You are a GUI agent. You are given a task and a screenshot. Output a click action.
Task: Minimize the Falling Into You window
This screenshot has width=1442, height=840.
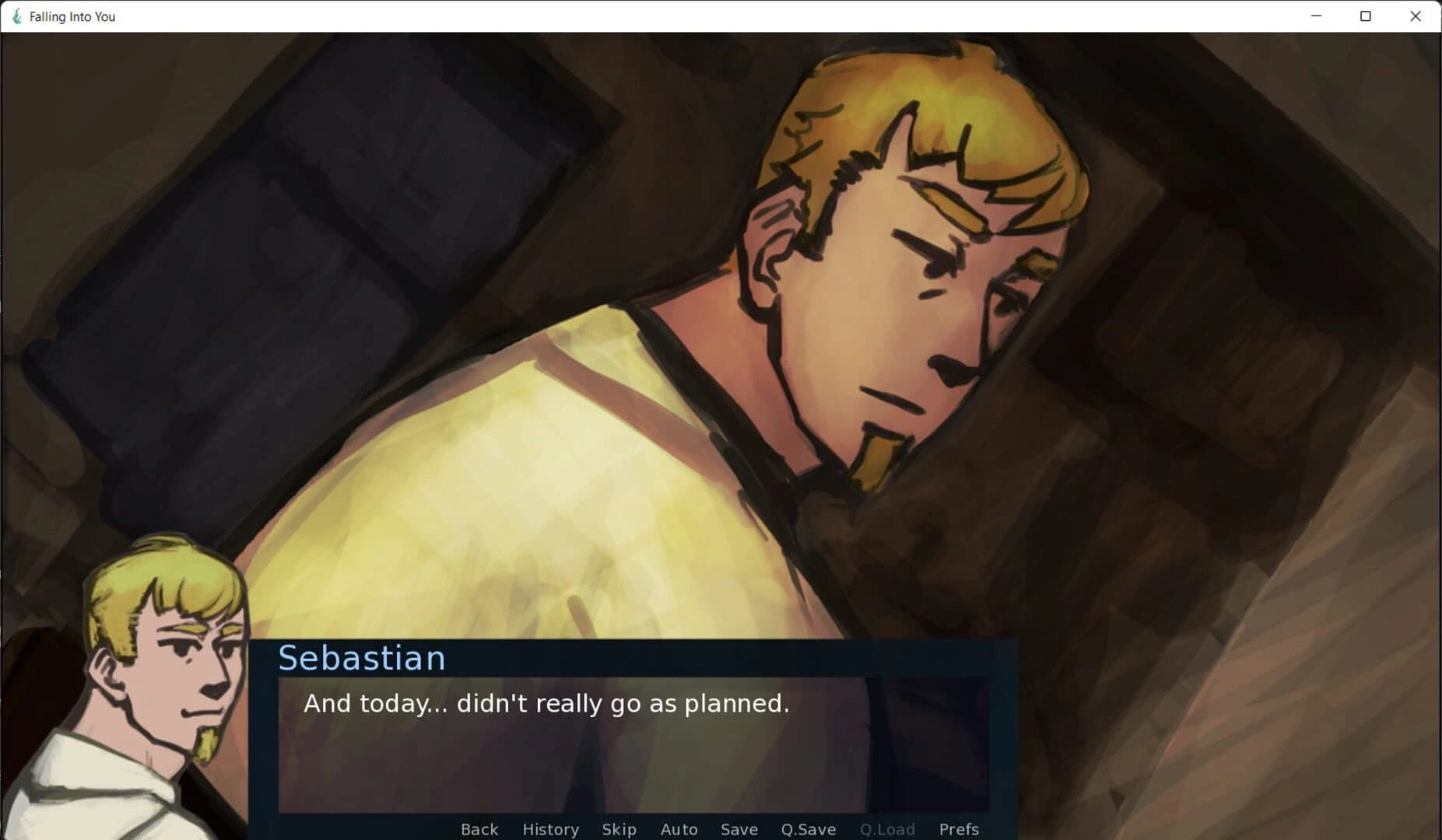pyautogui.click(x=1316, y=16)
